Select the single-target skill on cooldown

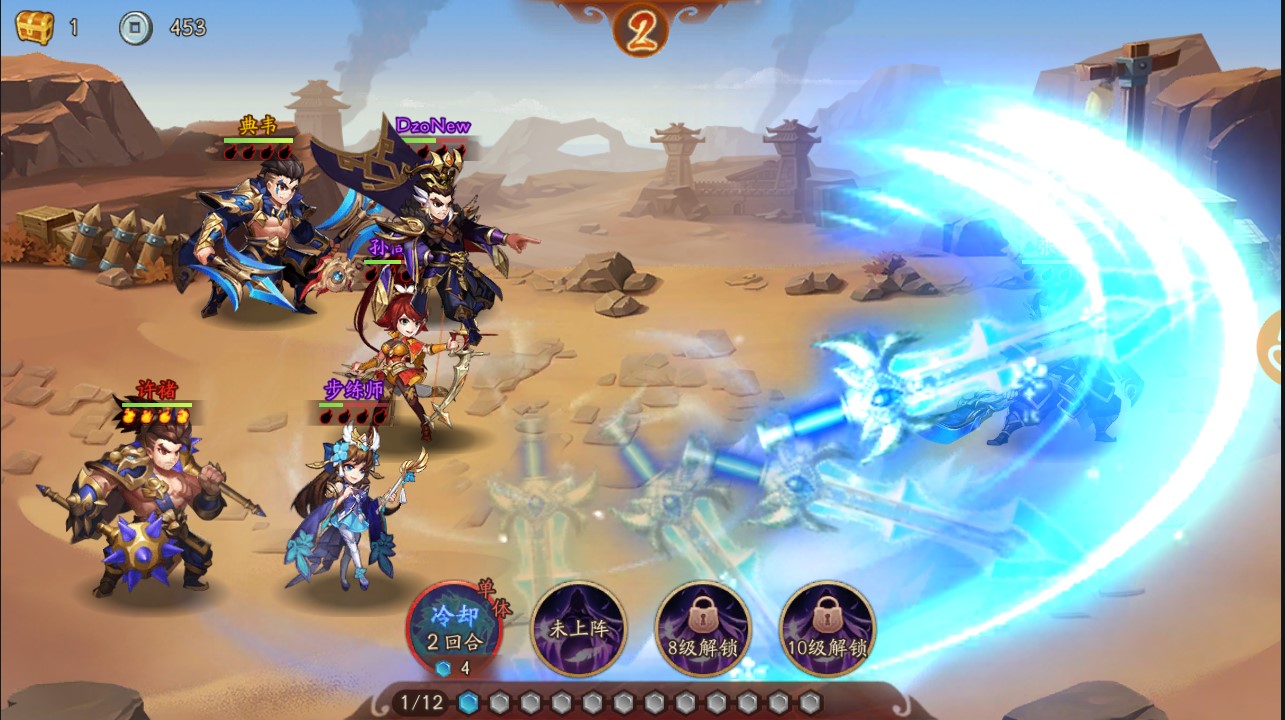(453, 629)
